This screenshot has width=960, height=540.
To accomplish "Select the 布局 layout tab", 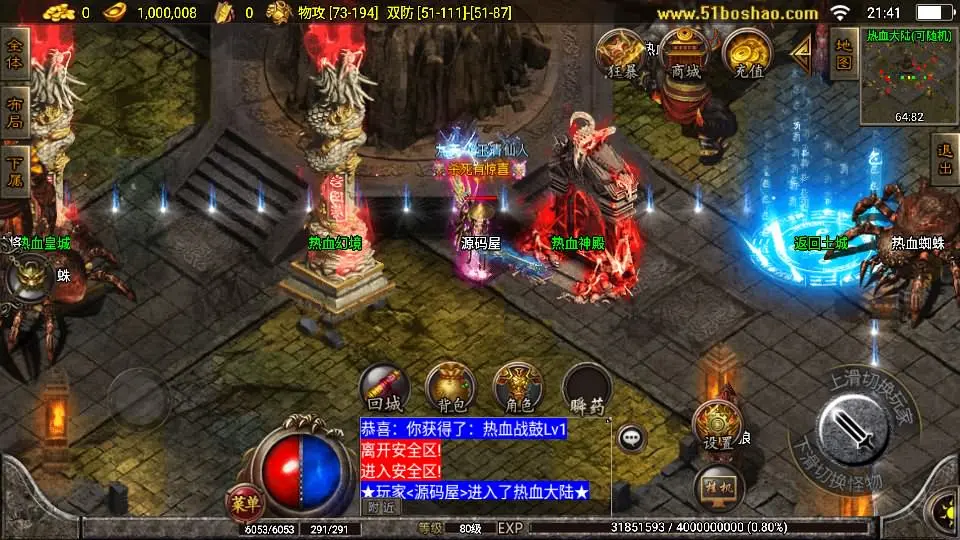I will coord(15,111).
